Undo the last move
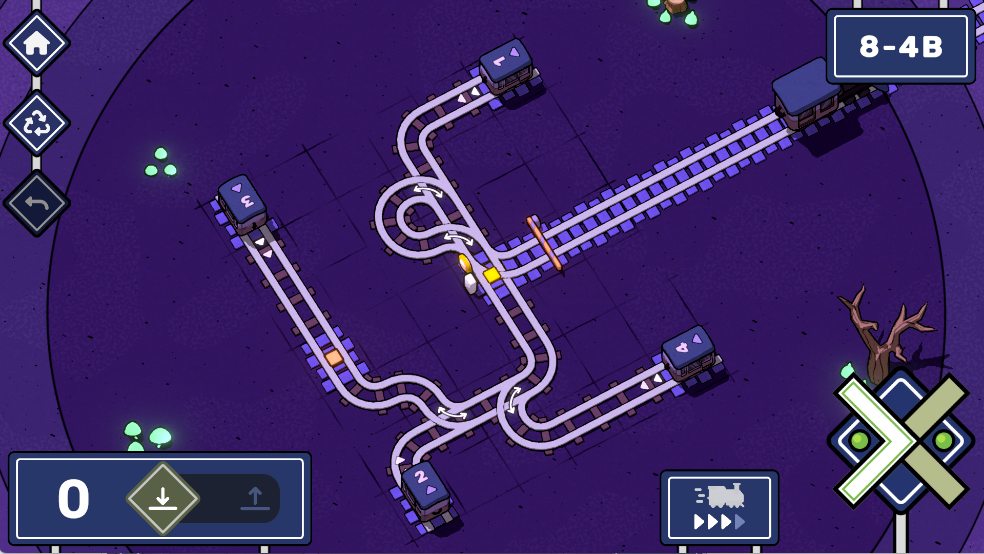984x554 pixels. point(37,203)
